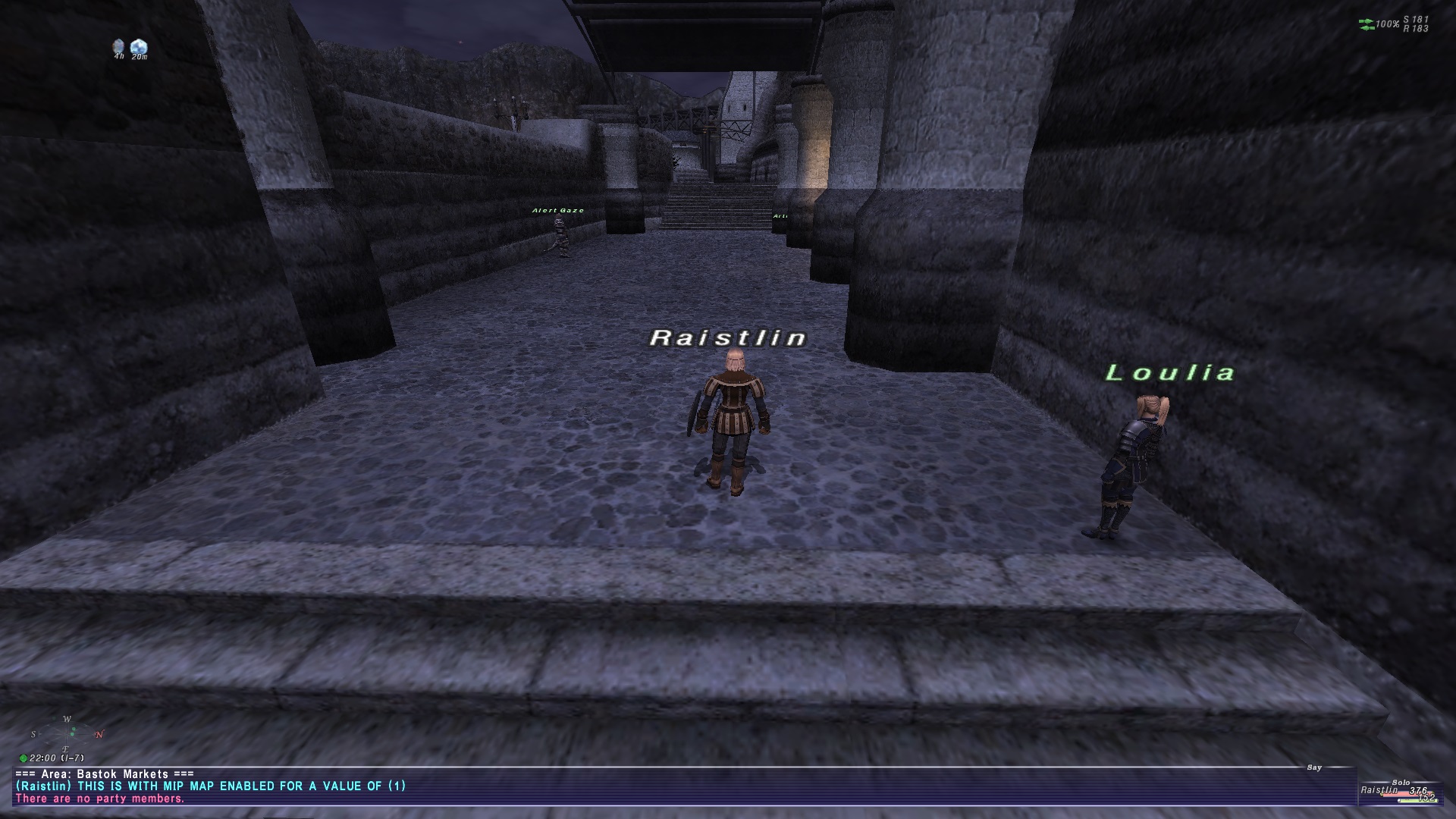Click the green connection status arrows
Image resolution: width=1456 pixels, height=819 pixels.
pyautogui.click(x=1367, y=25)
